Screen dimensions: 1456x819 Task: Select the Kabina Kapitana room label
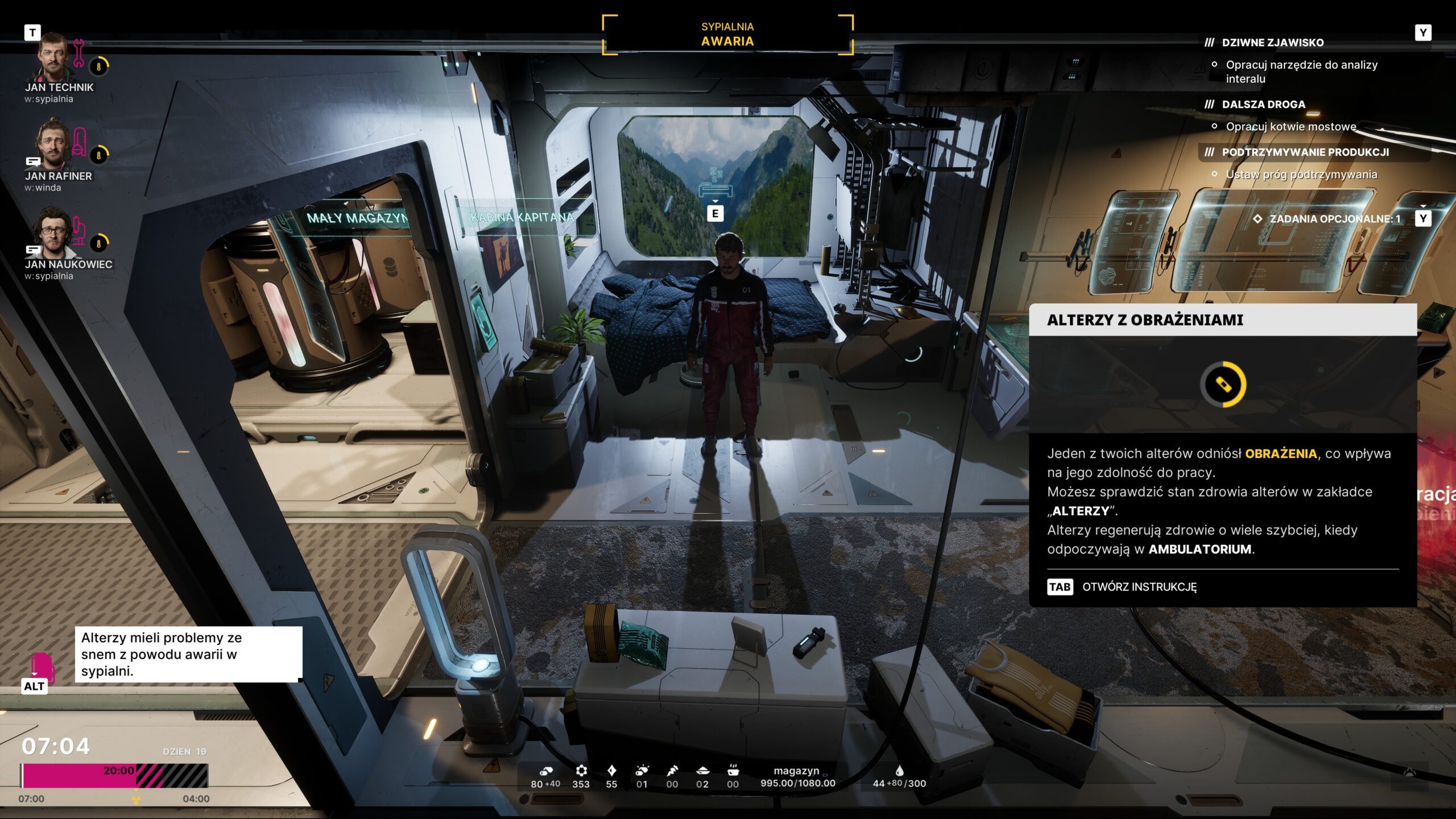(x=522, y=217)
